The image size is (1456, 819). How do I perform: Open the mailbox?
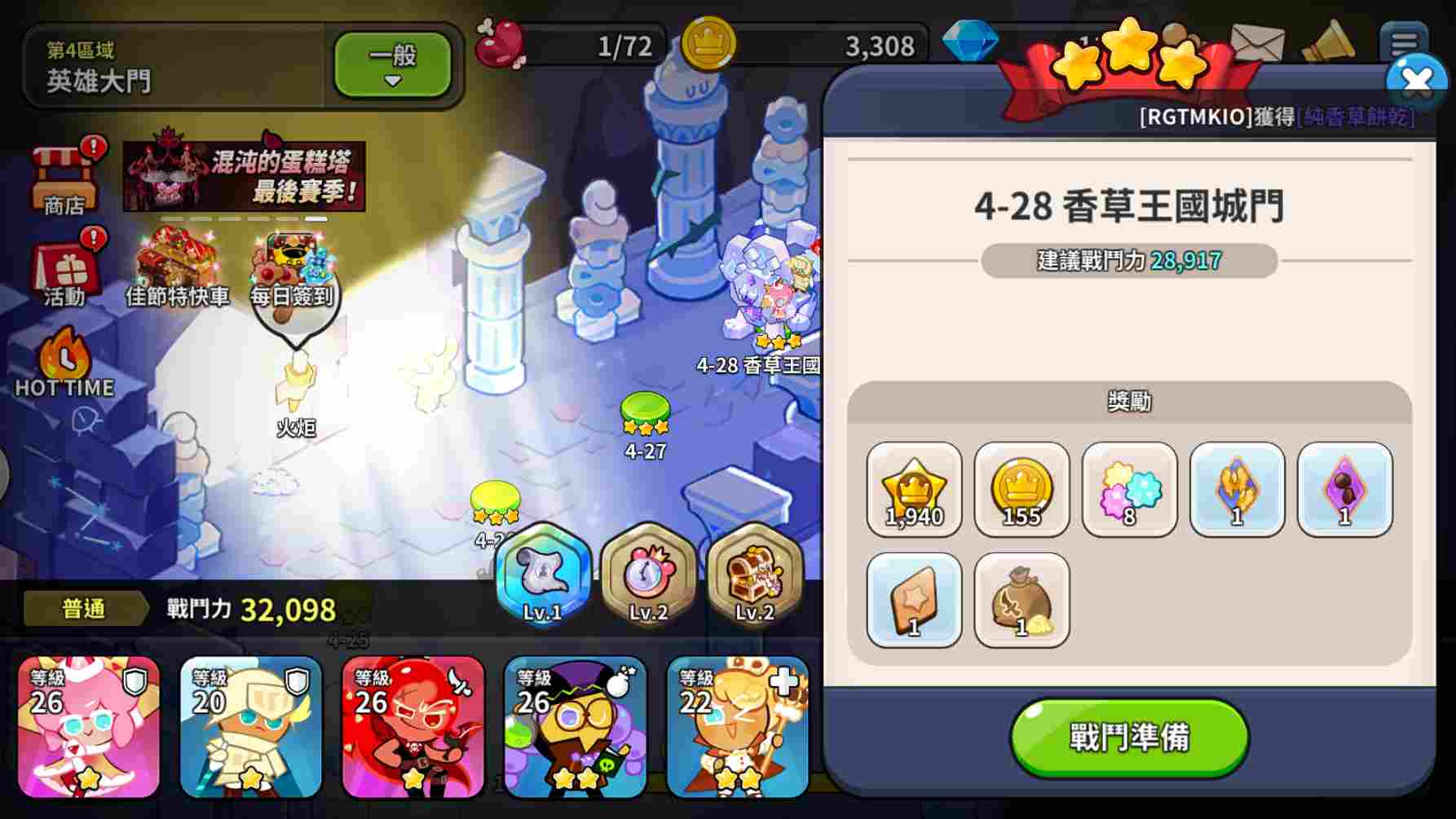pos(1256,40)
